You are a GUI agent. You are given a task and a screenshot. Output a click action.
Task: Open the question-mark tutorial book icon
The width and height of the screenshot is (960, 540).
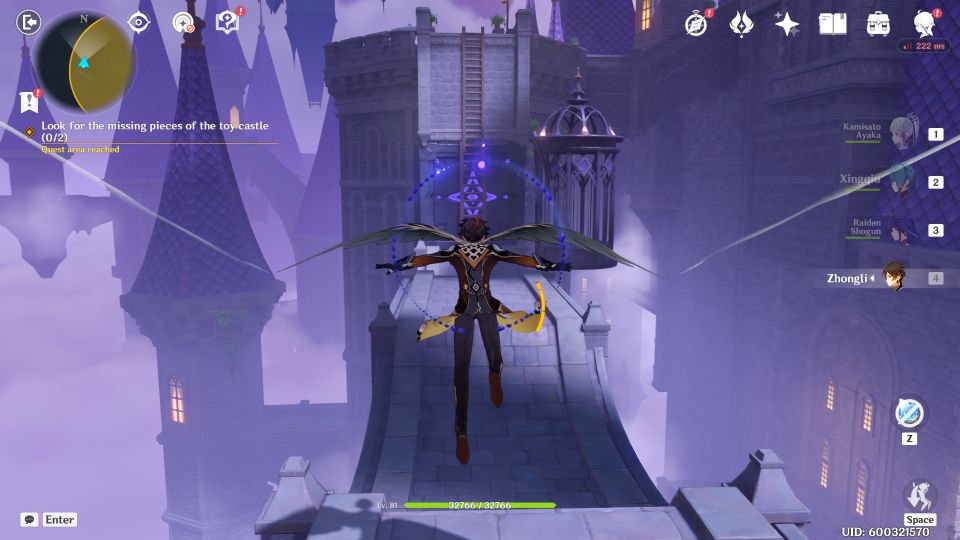click(227, 23)
